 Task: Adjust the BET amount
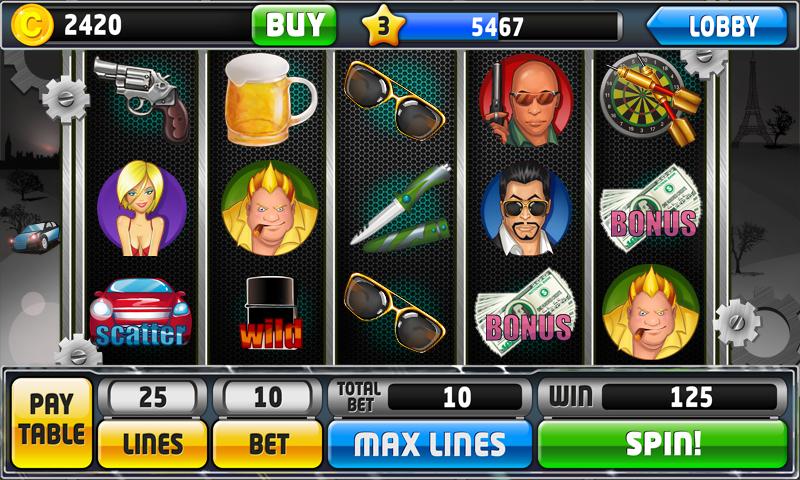(x=268, y=443)
